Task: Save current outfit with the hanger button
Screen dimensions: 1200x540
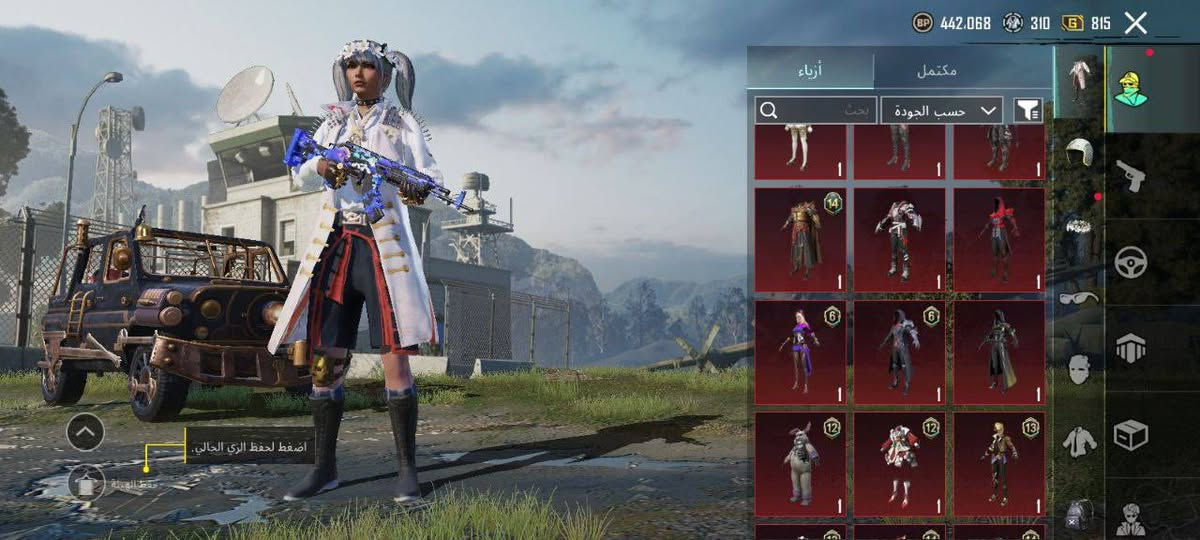Action: (x=87, y=484)
